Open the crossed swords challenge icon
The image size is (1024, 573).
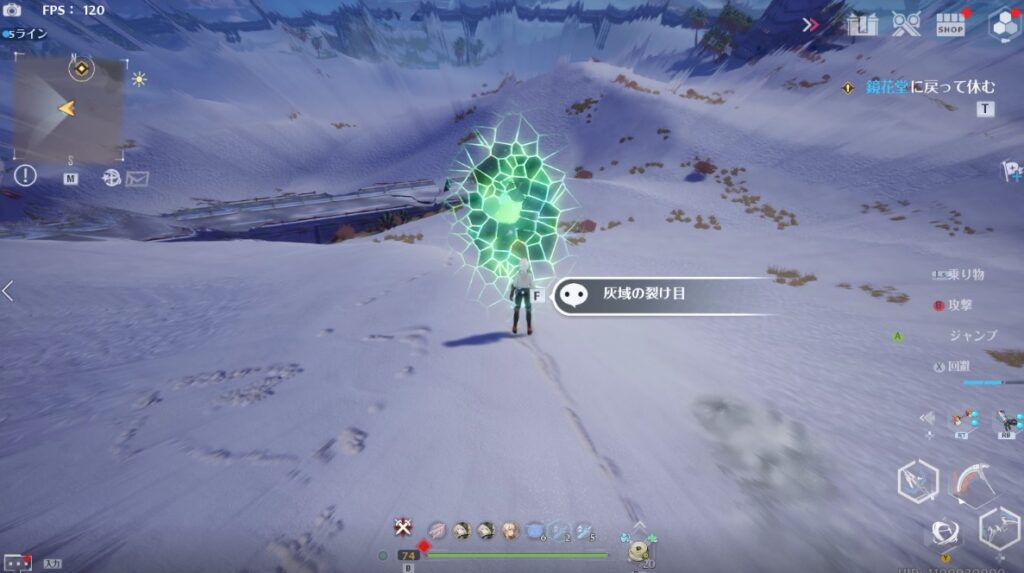tap(906, 25)
